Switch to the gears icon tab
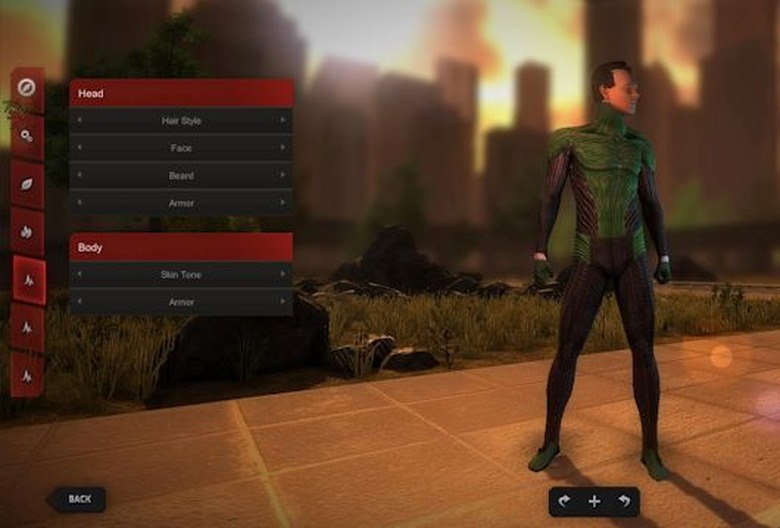780x528 pixels. pyautogui.click(x=28, y=136)
